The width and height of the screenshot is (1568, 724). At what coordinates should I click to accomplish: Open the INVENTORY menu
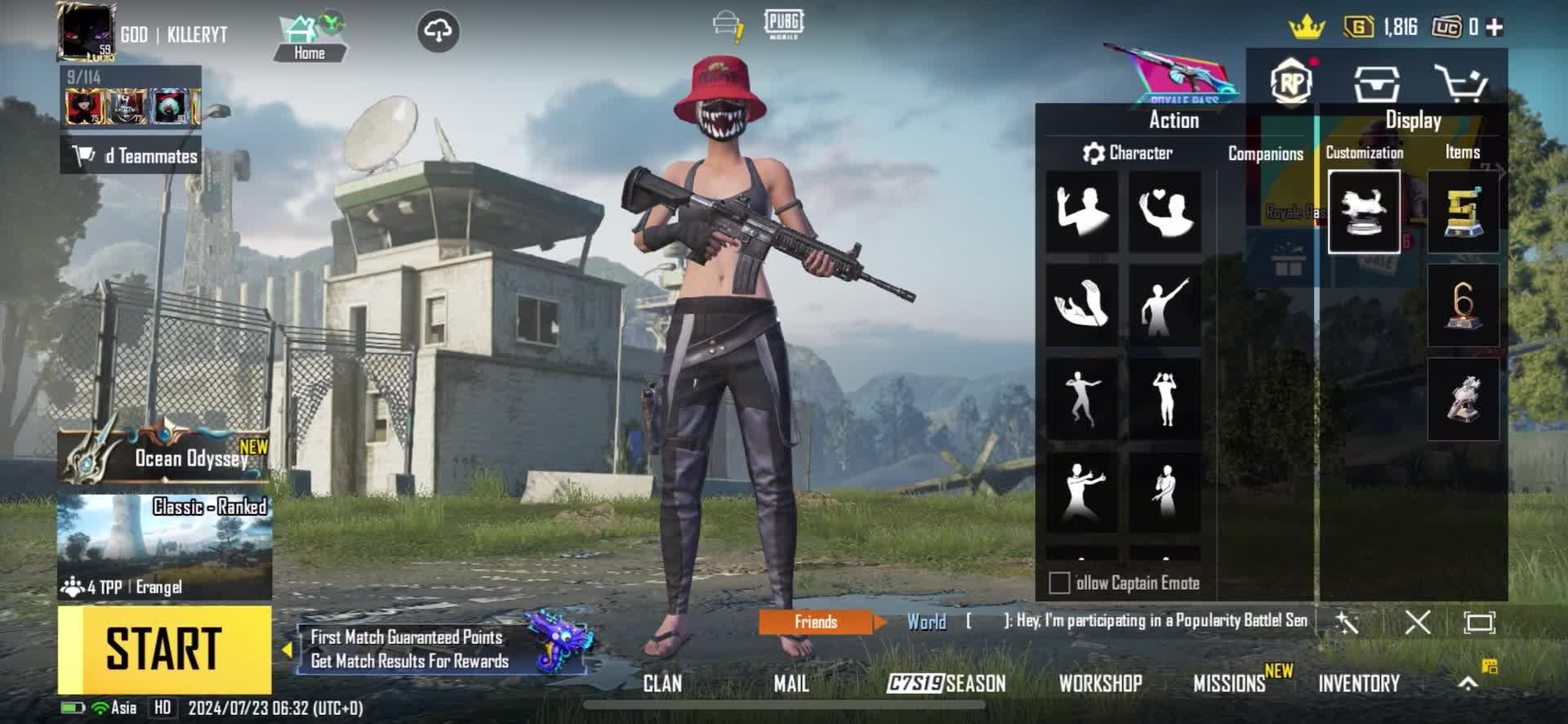1359,683
